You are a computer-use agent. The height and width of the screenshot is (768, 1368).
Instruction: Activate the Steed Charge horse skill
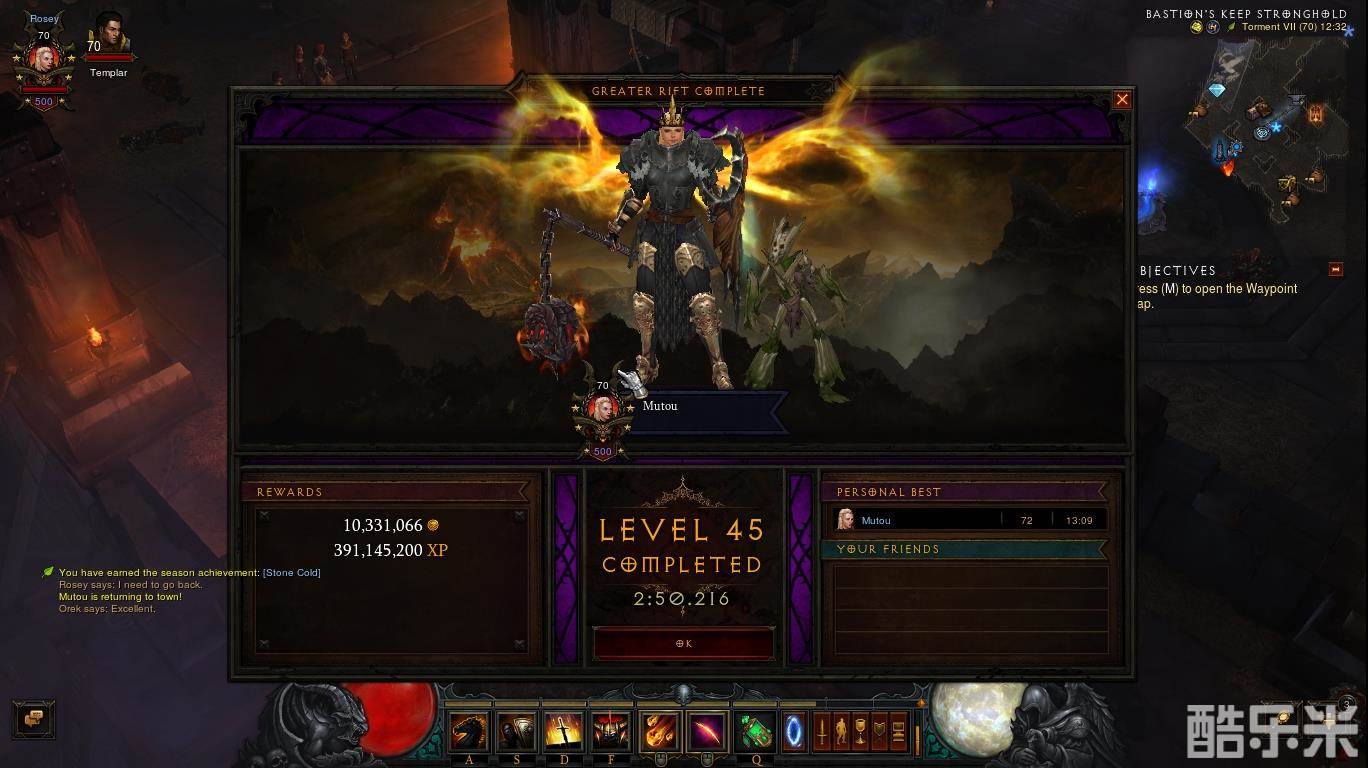[x=470, y=732]
